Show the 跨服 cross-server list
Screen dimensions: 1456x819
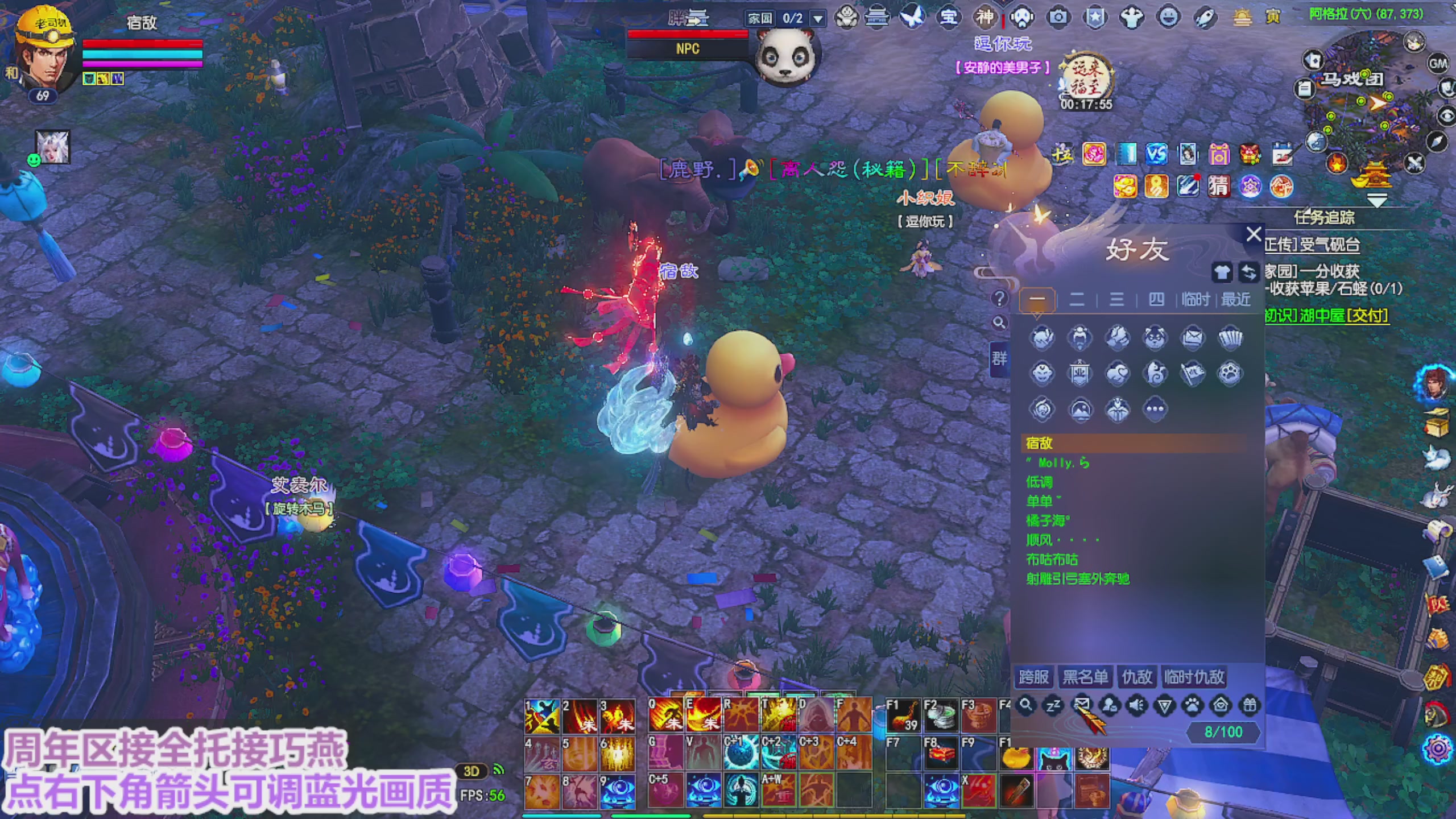click(1033, 677)
